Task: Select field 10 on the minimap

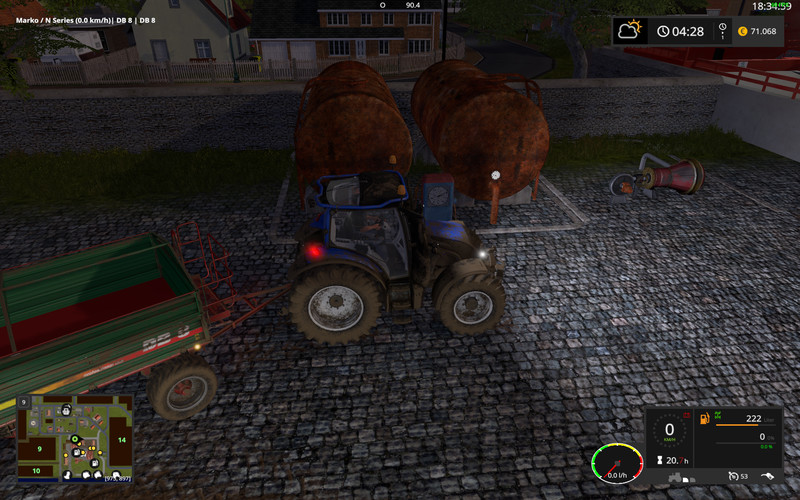Action: [x=36, y=470]
